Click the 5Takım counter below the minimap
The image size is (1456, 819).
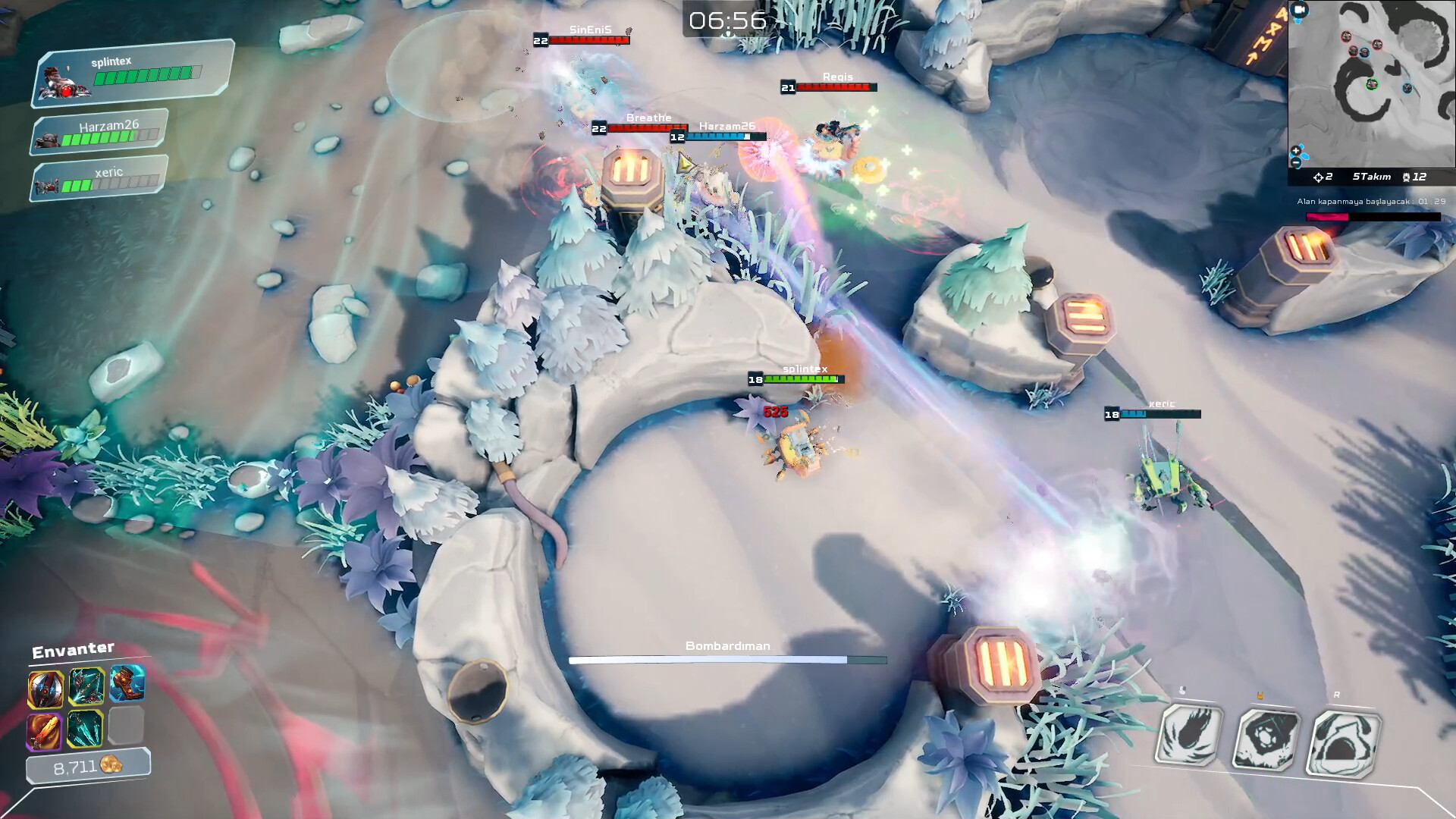pos(1372,177)
